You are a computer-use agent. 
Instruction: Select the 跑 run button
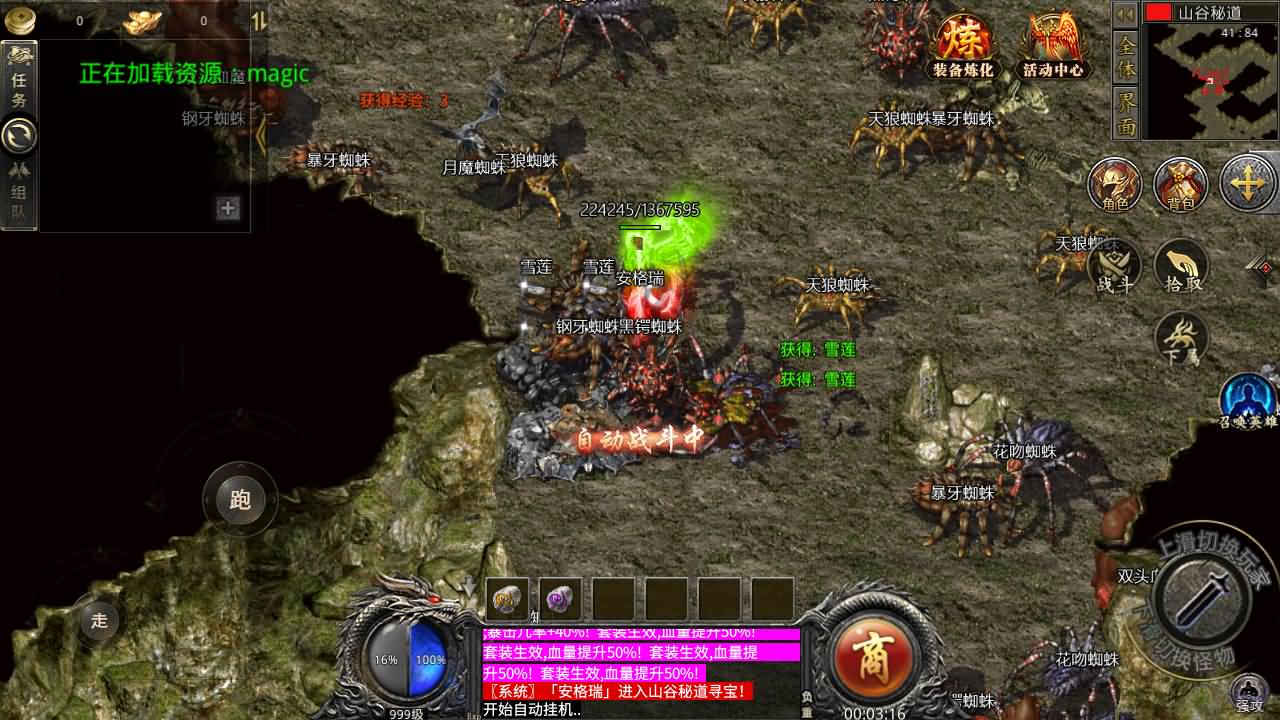pyautogui.click(x=240, y=499)
